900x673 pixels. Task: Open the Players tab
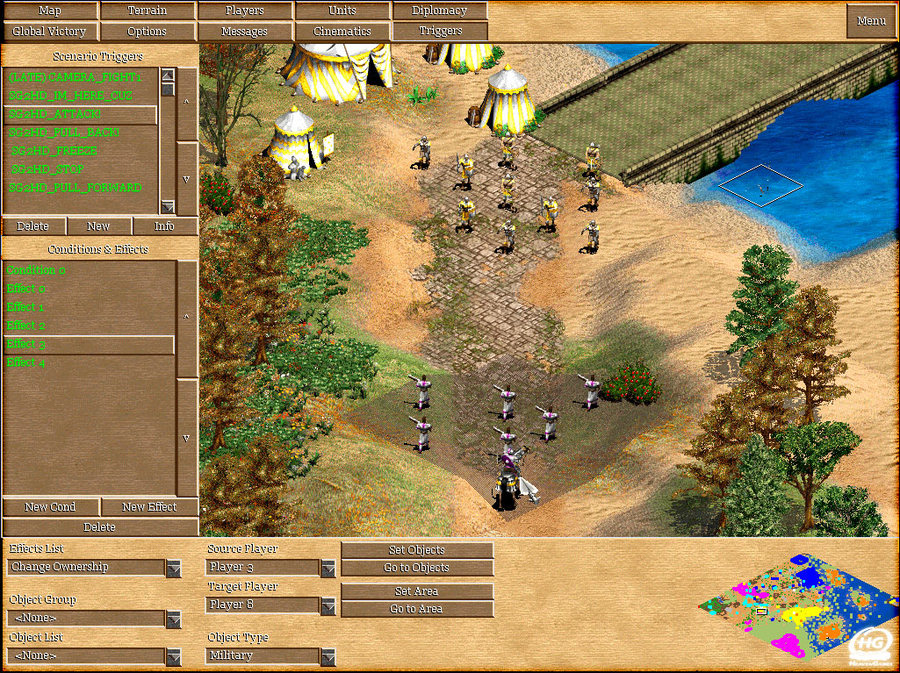point(245,11)
